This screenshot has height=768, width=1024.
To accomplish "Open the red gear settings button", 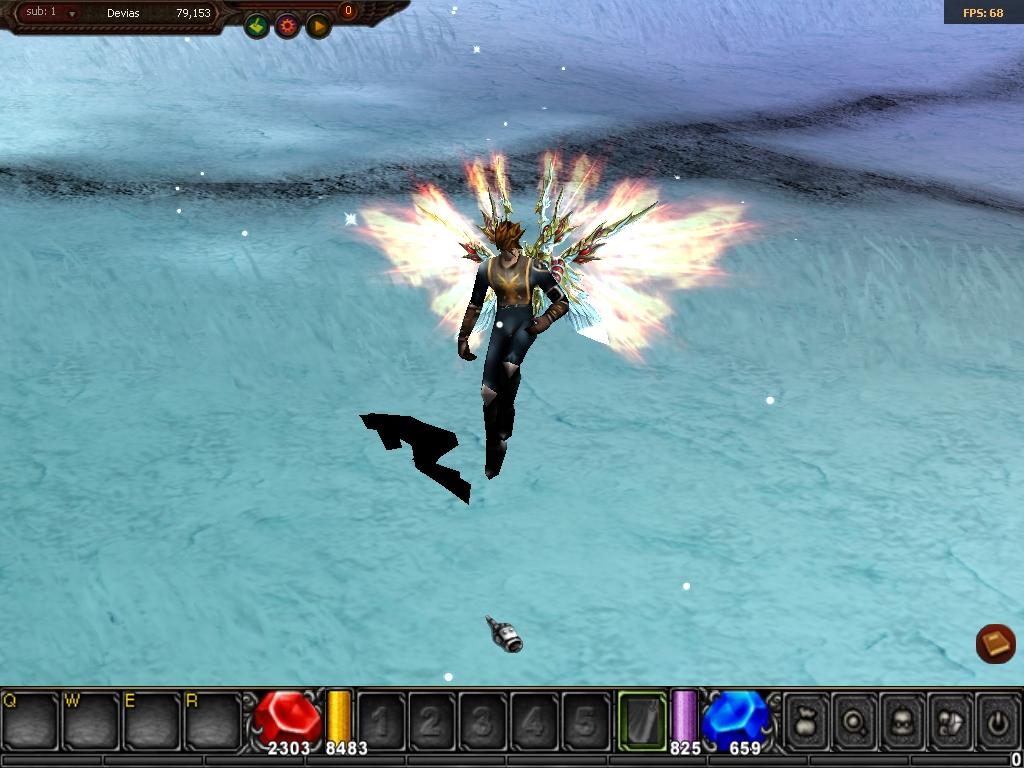I will pyautogui.click(x=288, y=27).
